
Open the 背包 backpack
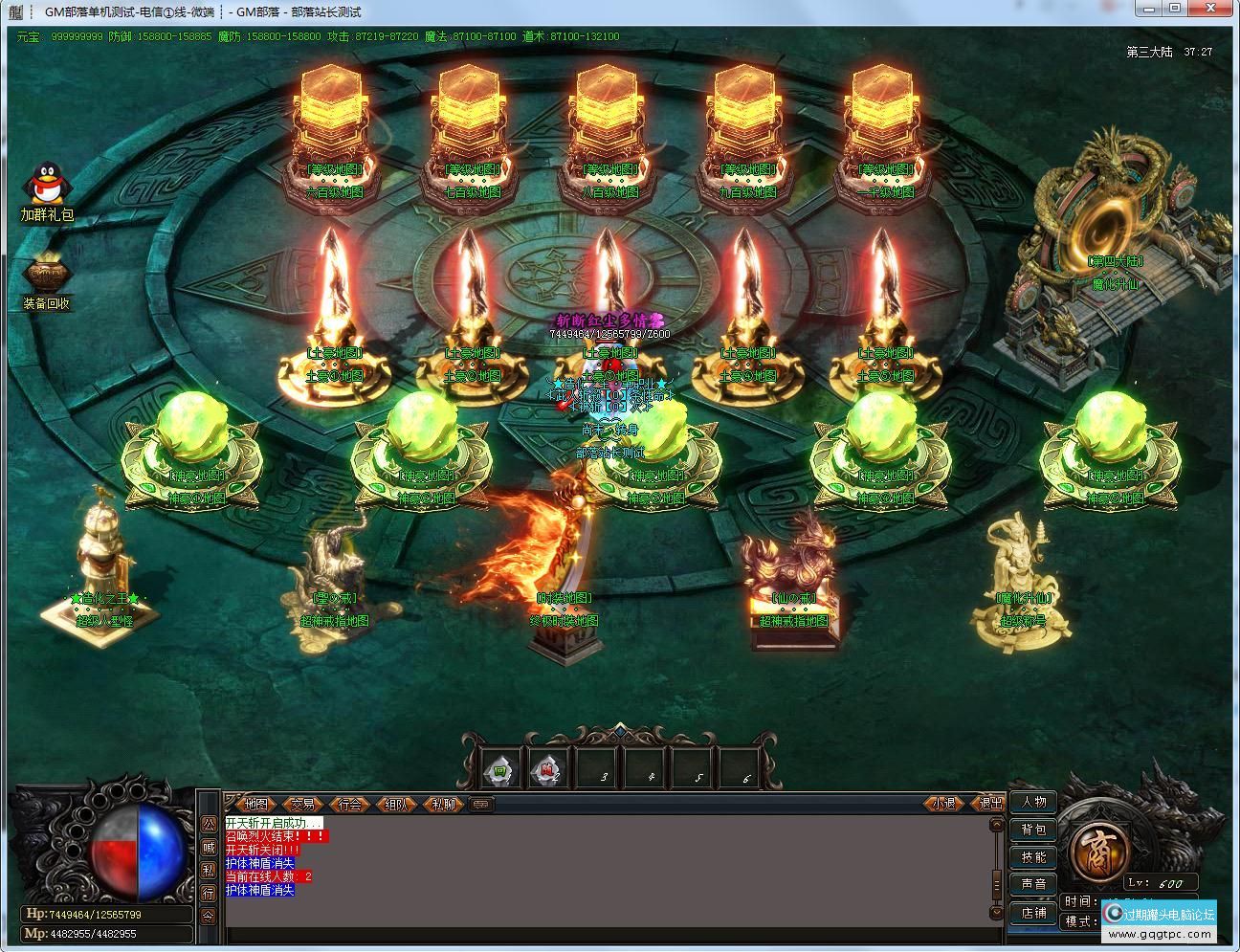(1033, 830)
